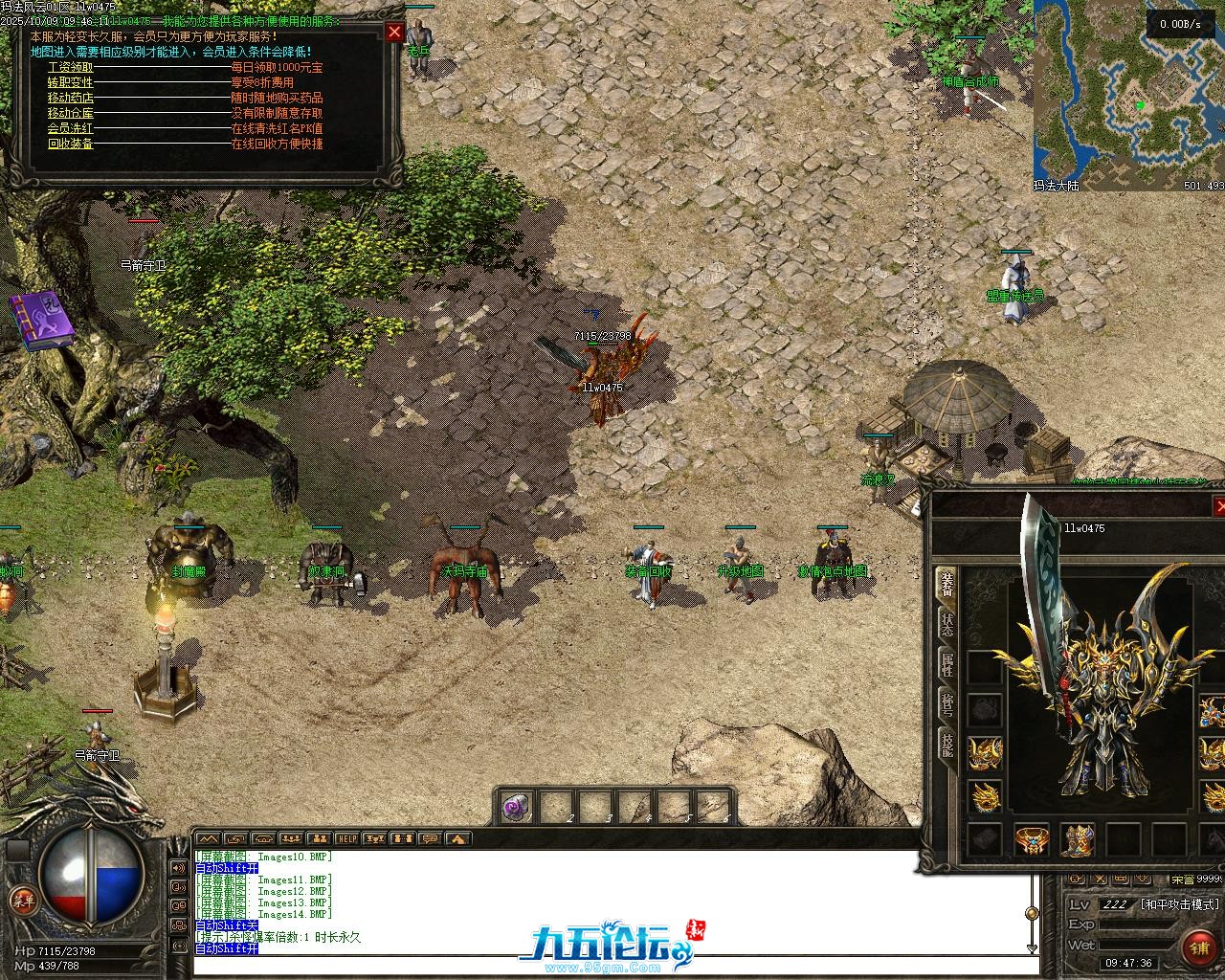Close the character equipment panel

tap(1219, 506)
